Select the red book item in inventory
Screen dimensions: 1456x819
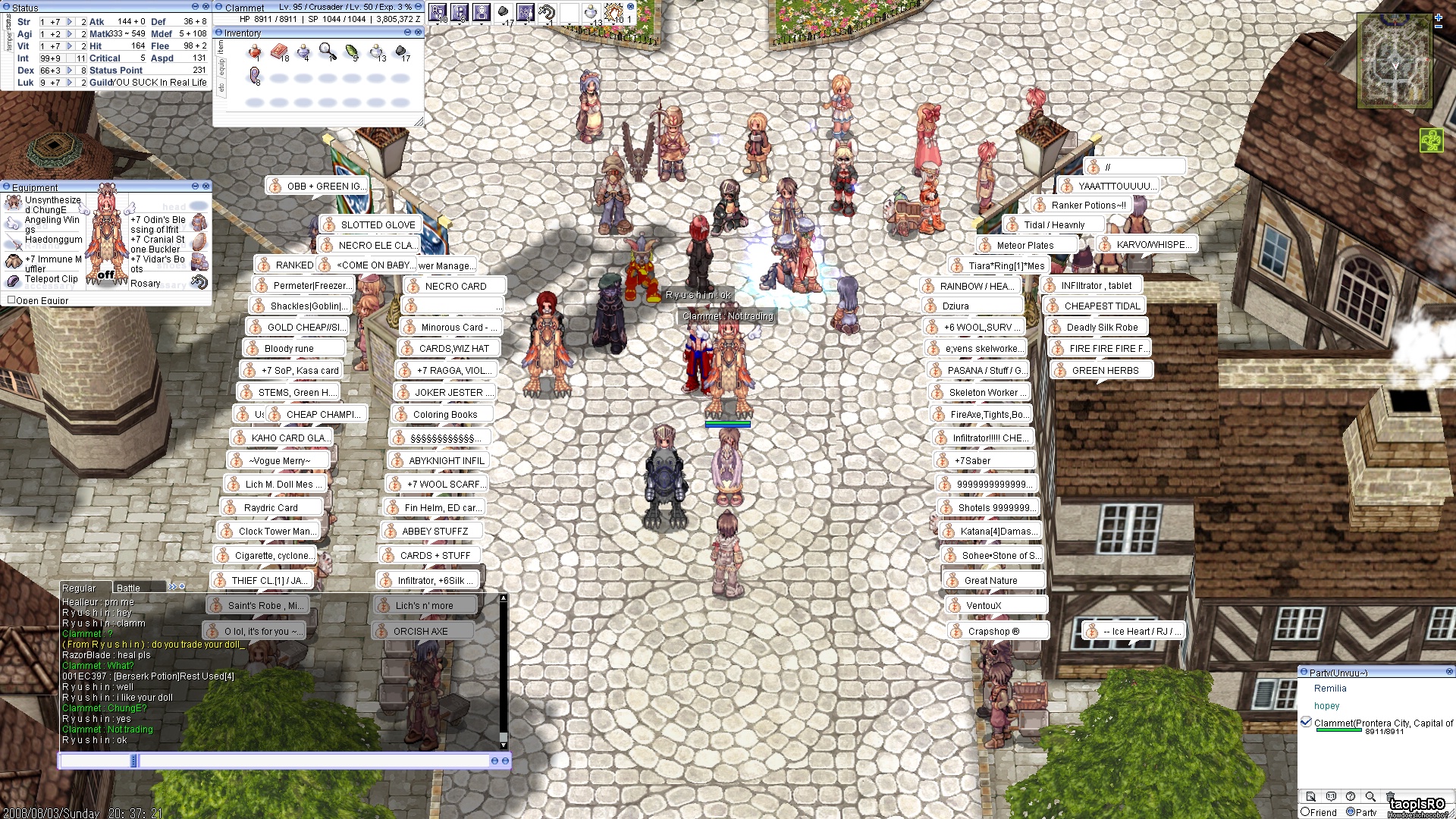279,52
